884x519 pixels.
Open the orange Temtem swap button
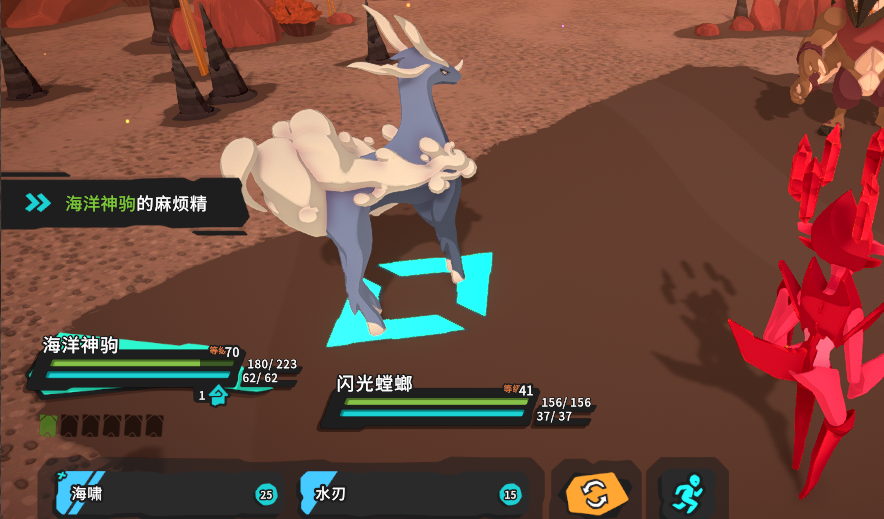595,493
